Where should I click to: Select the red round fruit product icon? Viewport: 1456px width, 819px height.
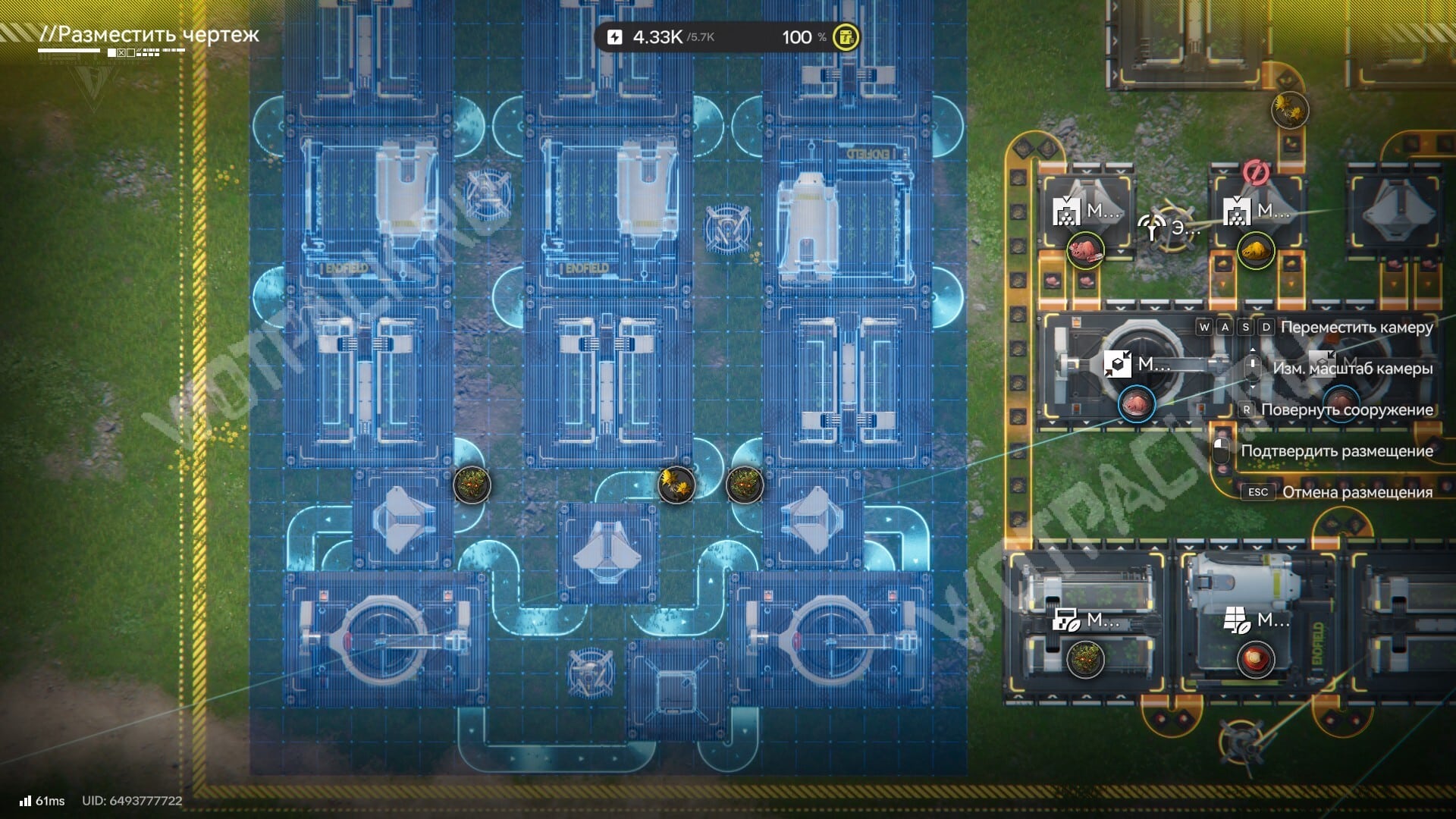pos(1255,658)
